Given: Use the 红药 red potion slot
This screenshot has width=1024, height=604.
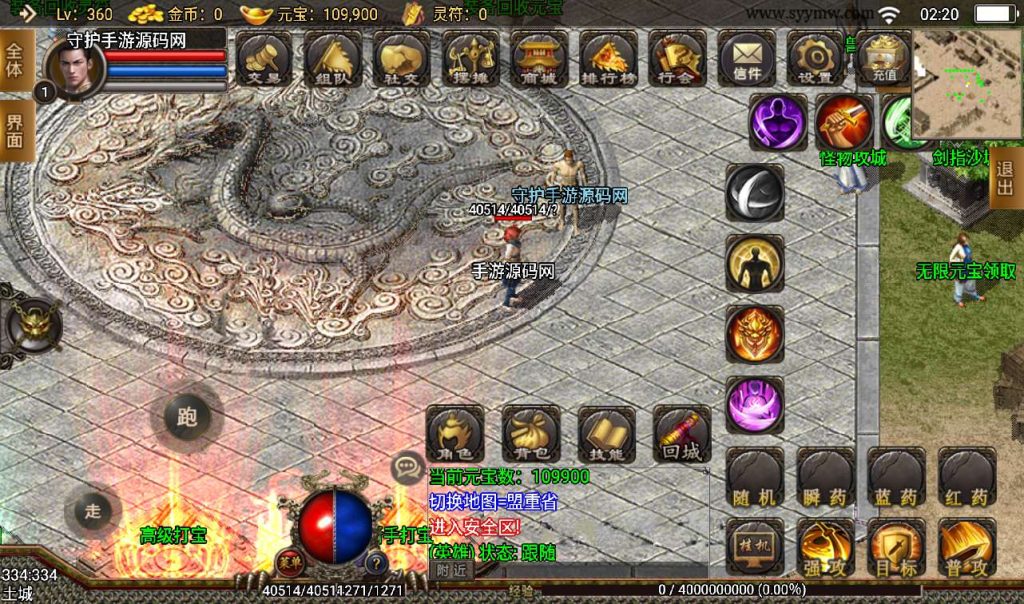Looking at the screenshot, I should (x=967, y=476).
